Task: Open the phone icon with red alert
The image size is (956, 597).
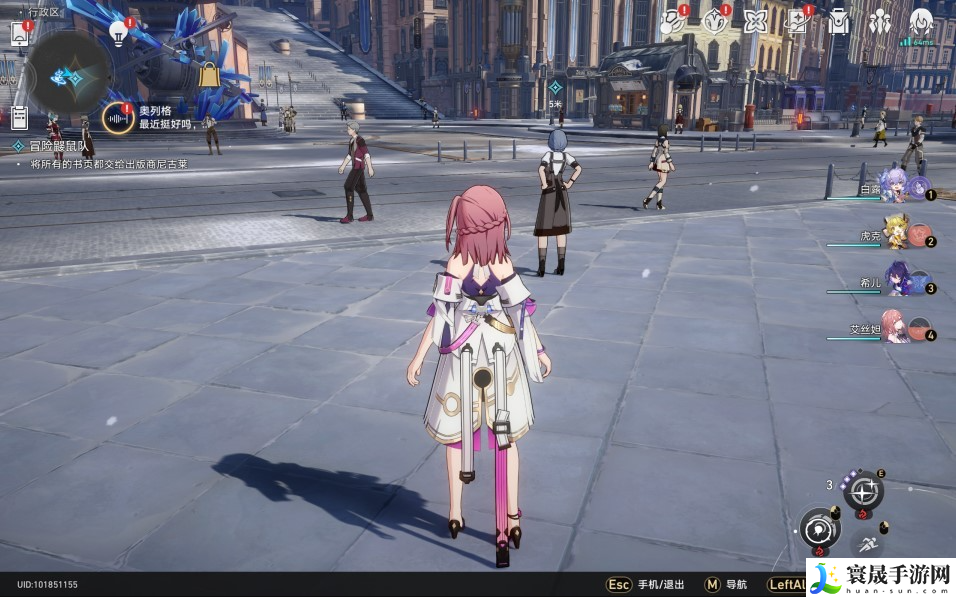Action: [x=20, y=33]
